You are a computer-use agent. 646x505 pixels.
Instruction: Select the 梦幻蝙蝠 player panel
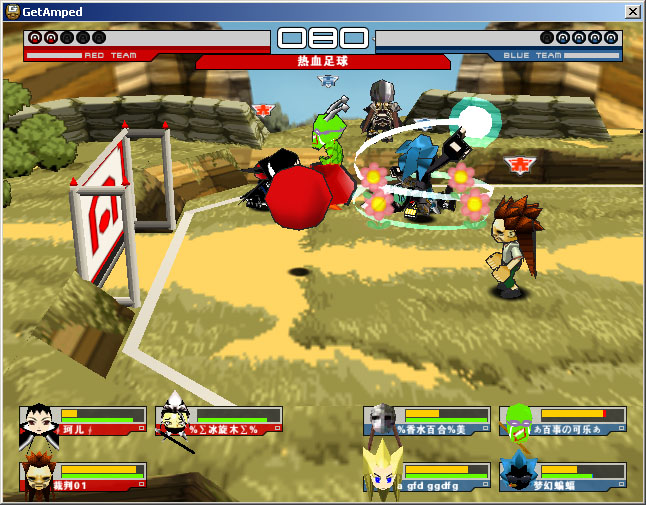tap(564, 478)
